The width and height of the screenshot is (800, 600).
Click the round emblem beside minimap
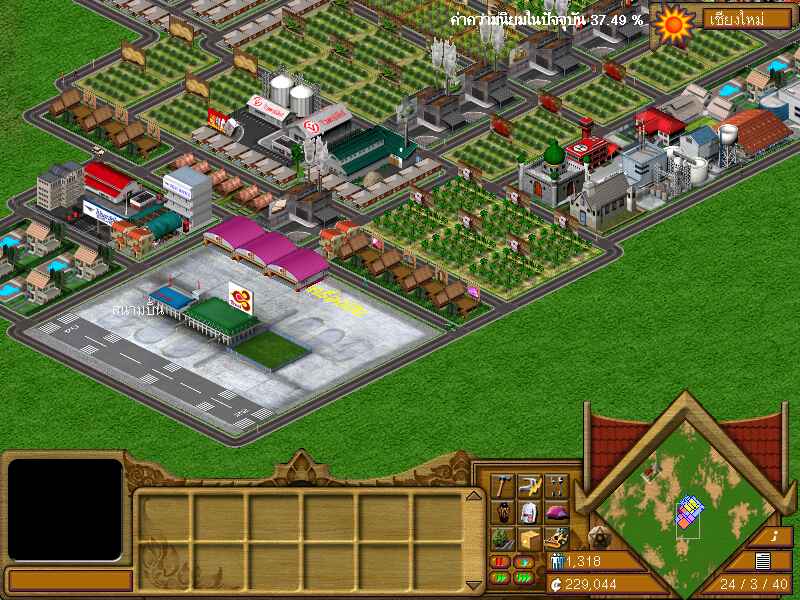pyautogui.click(x=601, y=534)
